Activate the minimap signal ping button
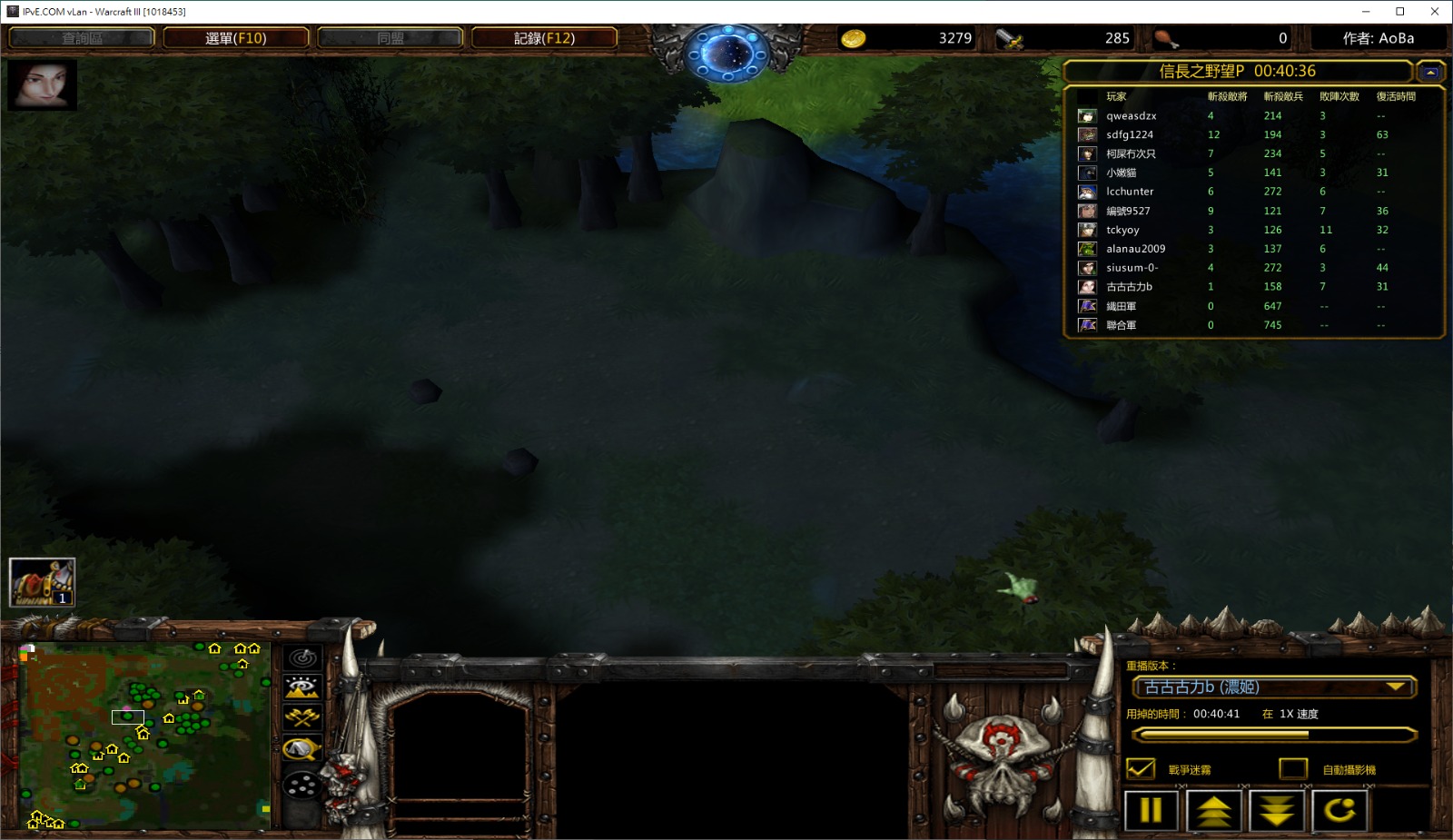 coord(302,657)
